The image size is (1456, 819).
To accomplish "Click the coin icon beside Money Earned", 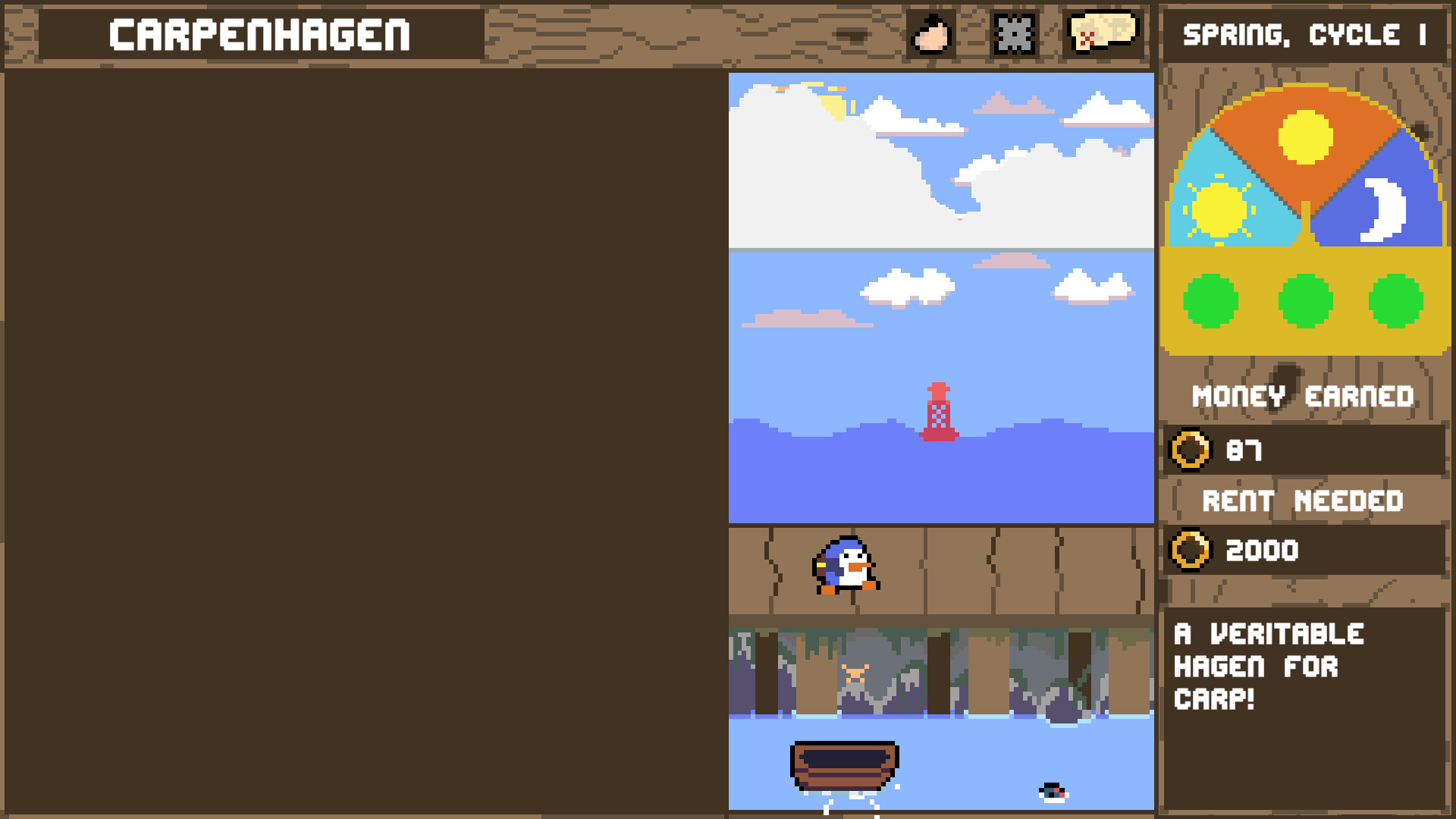I will click(x=1191, y=450).
